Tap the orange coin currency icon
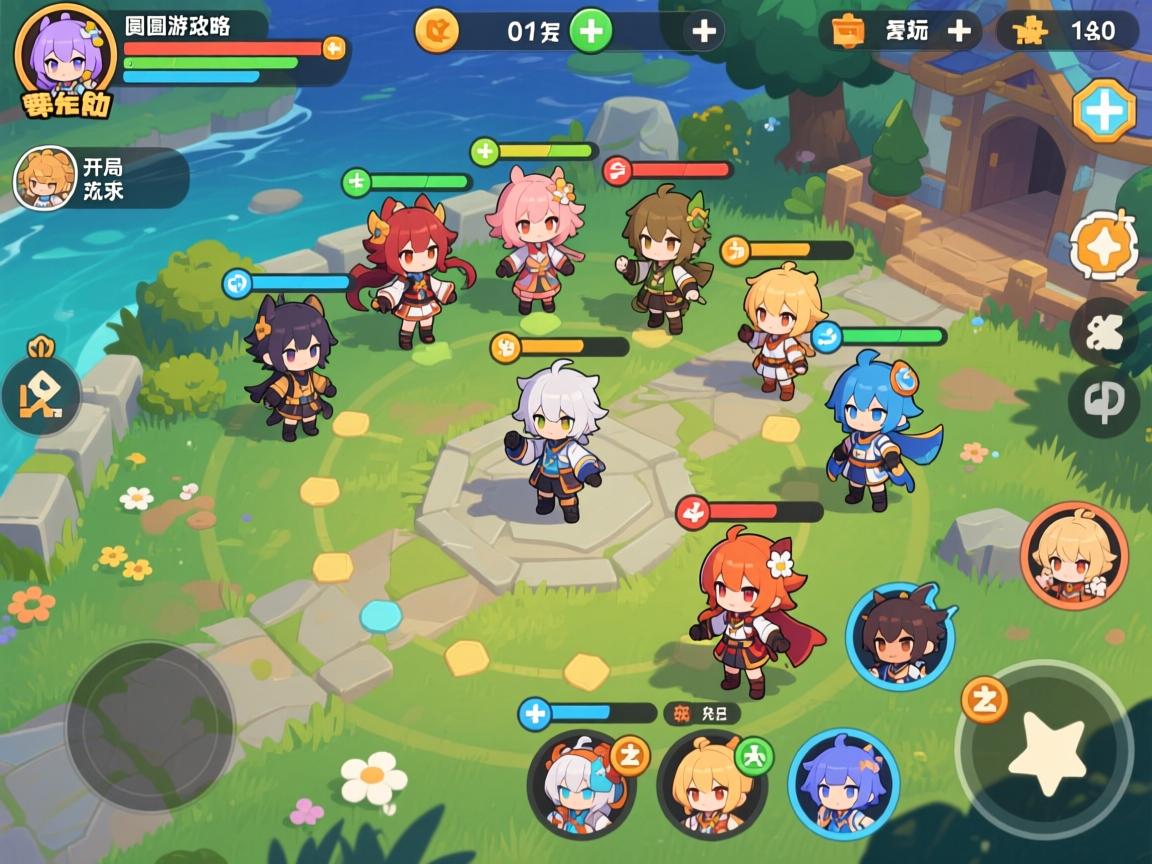 tap(437, 31)
